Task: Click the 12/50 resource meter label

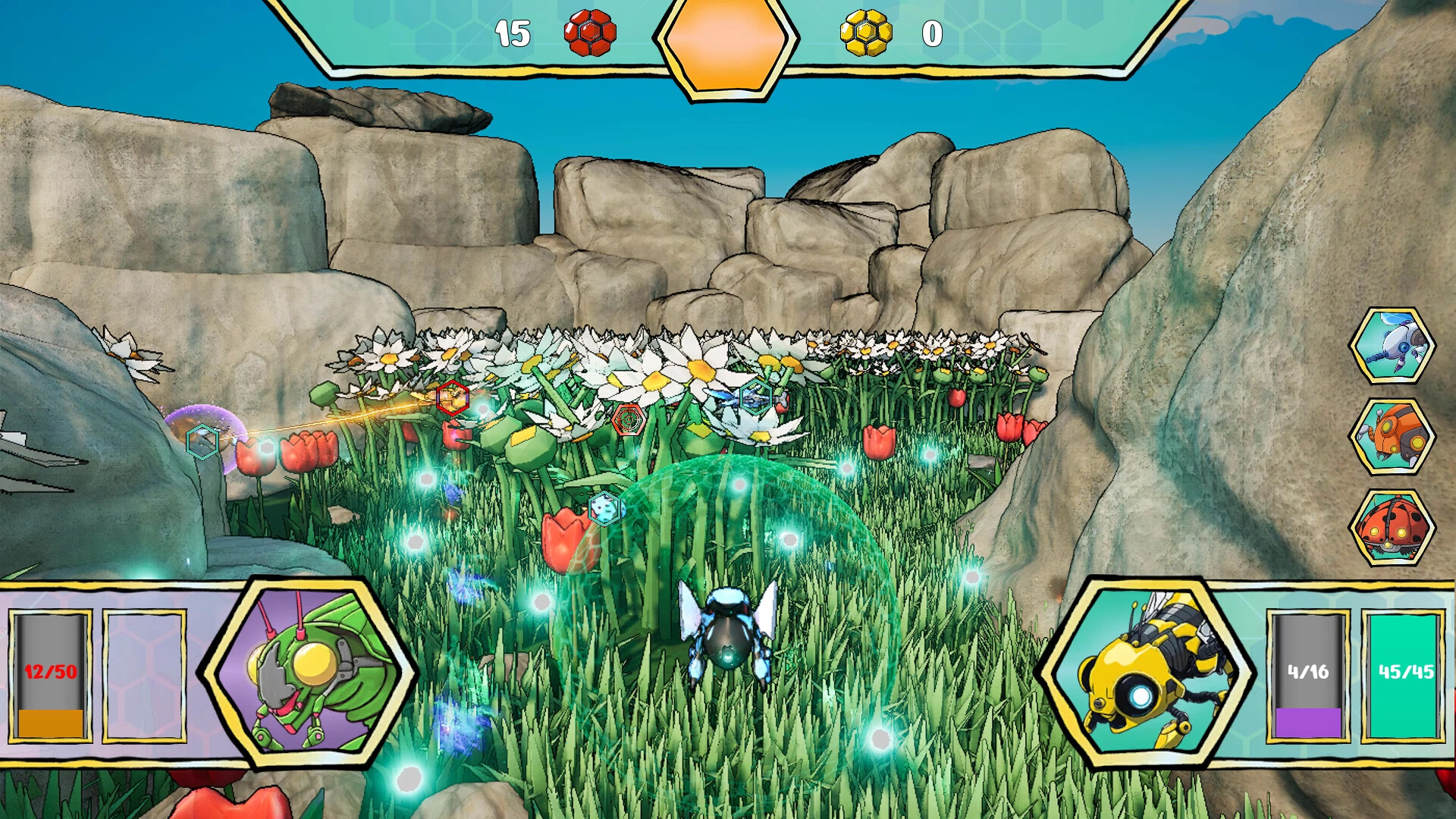Action: (49, 671)
